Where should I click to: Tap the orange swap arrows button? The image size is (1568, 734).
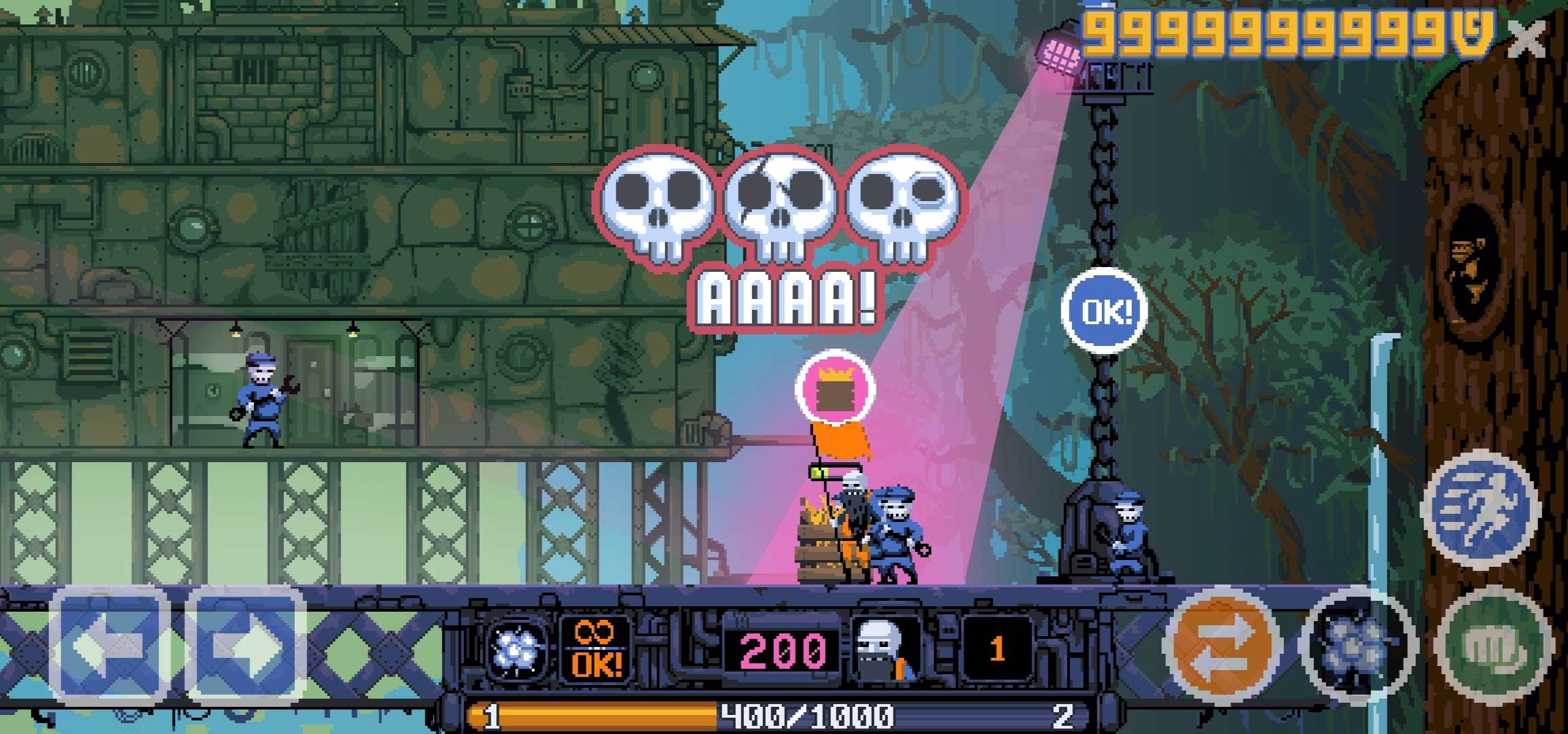1222,644
